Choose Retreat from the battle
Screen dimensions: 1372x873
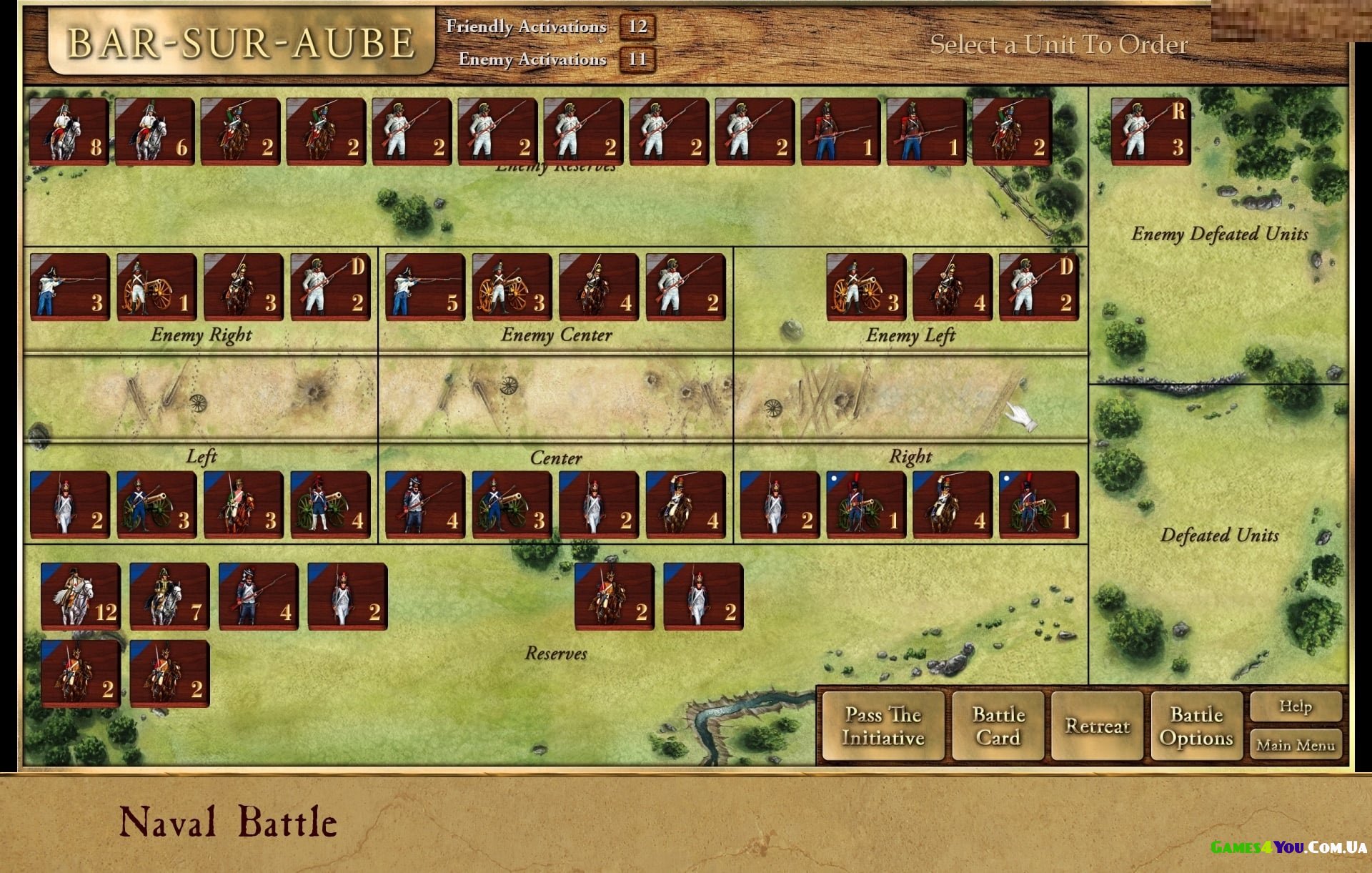tap(1097, 726)
